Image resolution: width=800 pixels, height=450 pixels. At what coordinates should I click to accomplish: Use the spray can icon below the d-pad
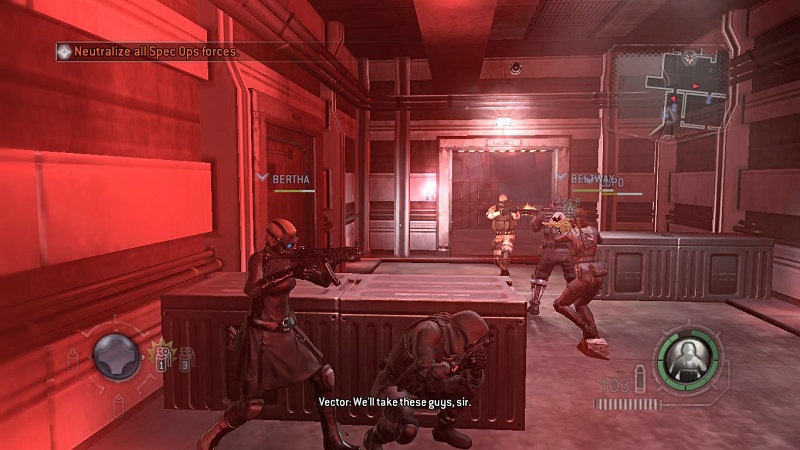[x=118, y=403]
